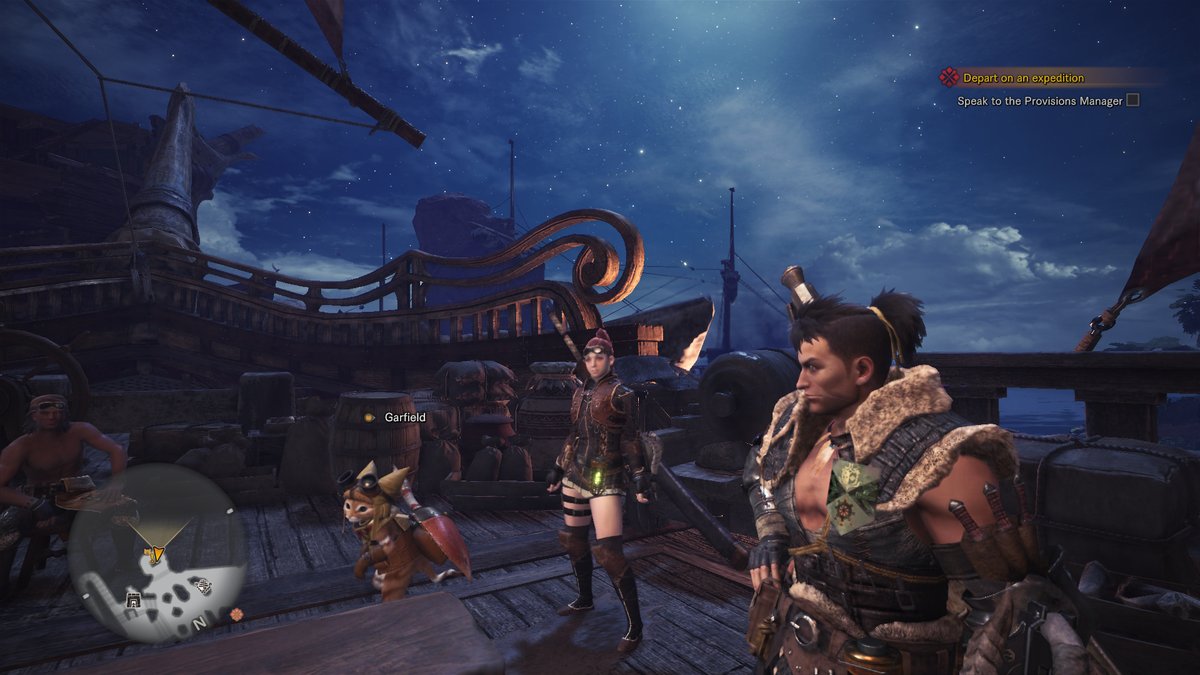Select the yellow player arrow on the minimap
The height and width of the screenshot is (675, 1200).
(x=155, y=552)
